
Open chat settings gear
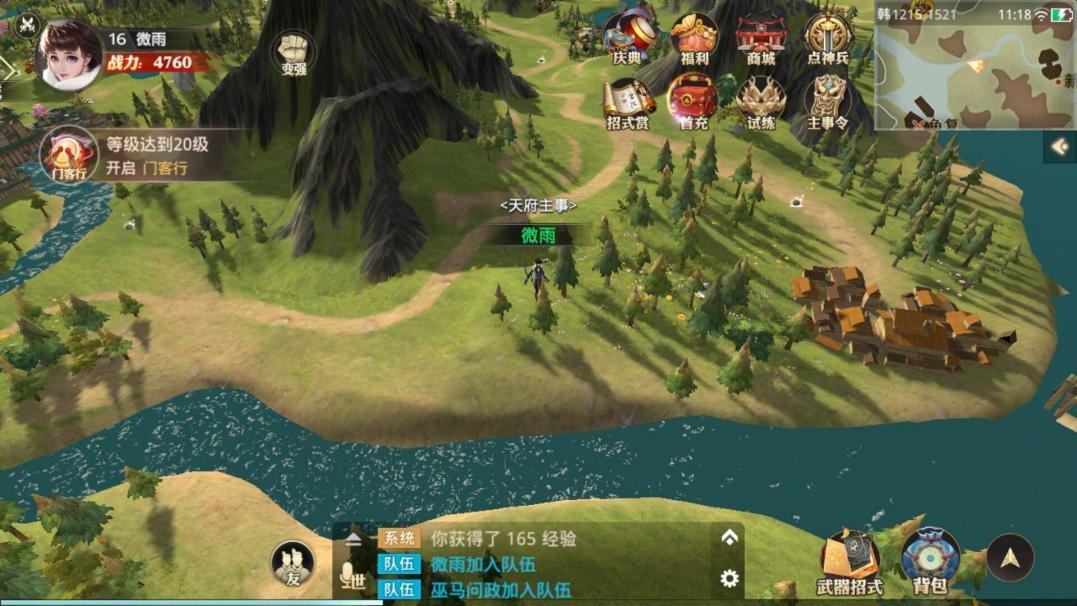coord(730,578)
